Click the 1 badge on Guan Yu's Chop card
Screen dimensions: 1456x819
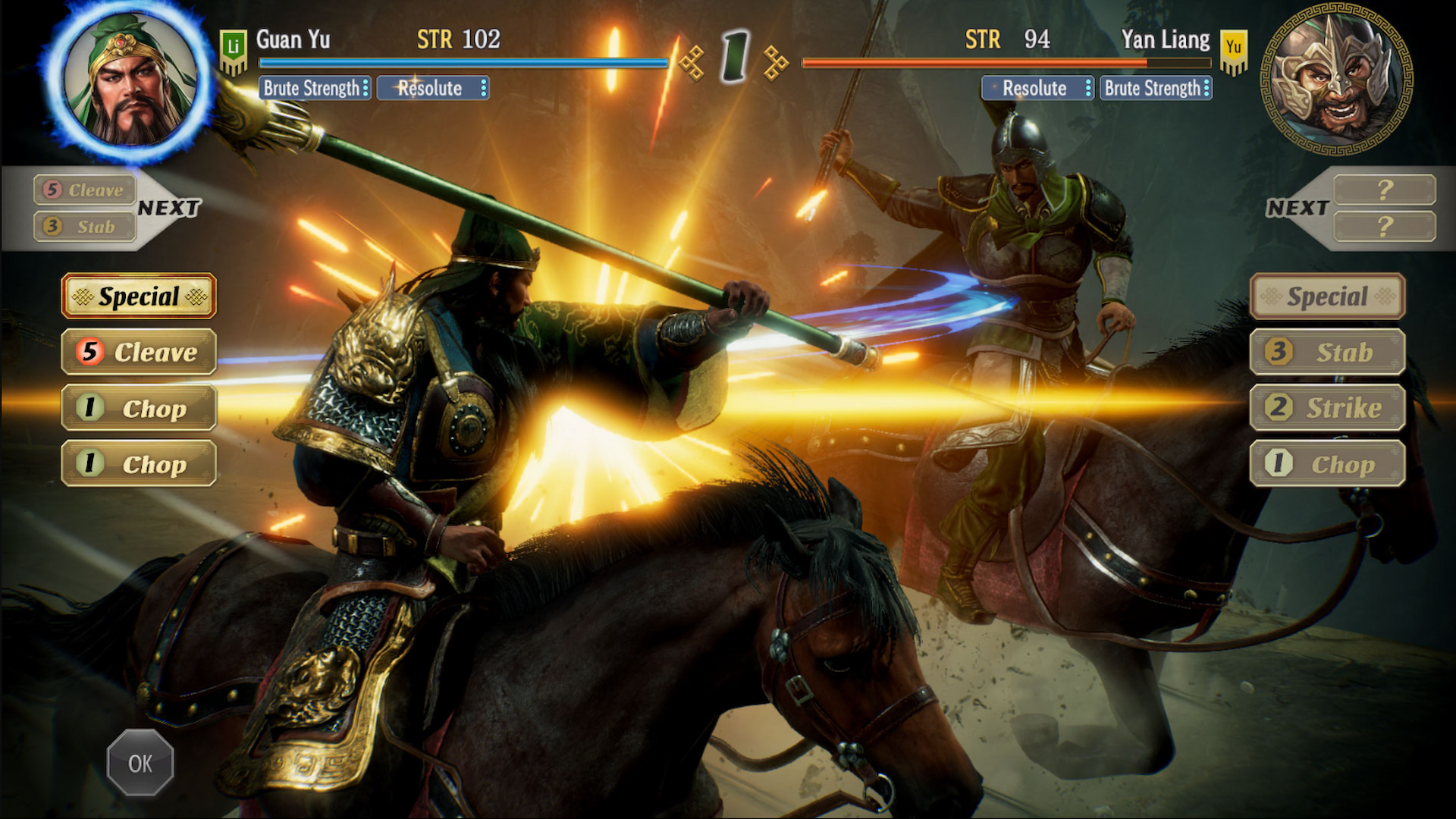[x=89, y=409]
